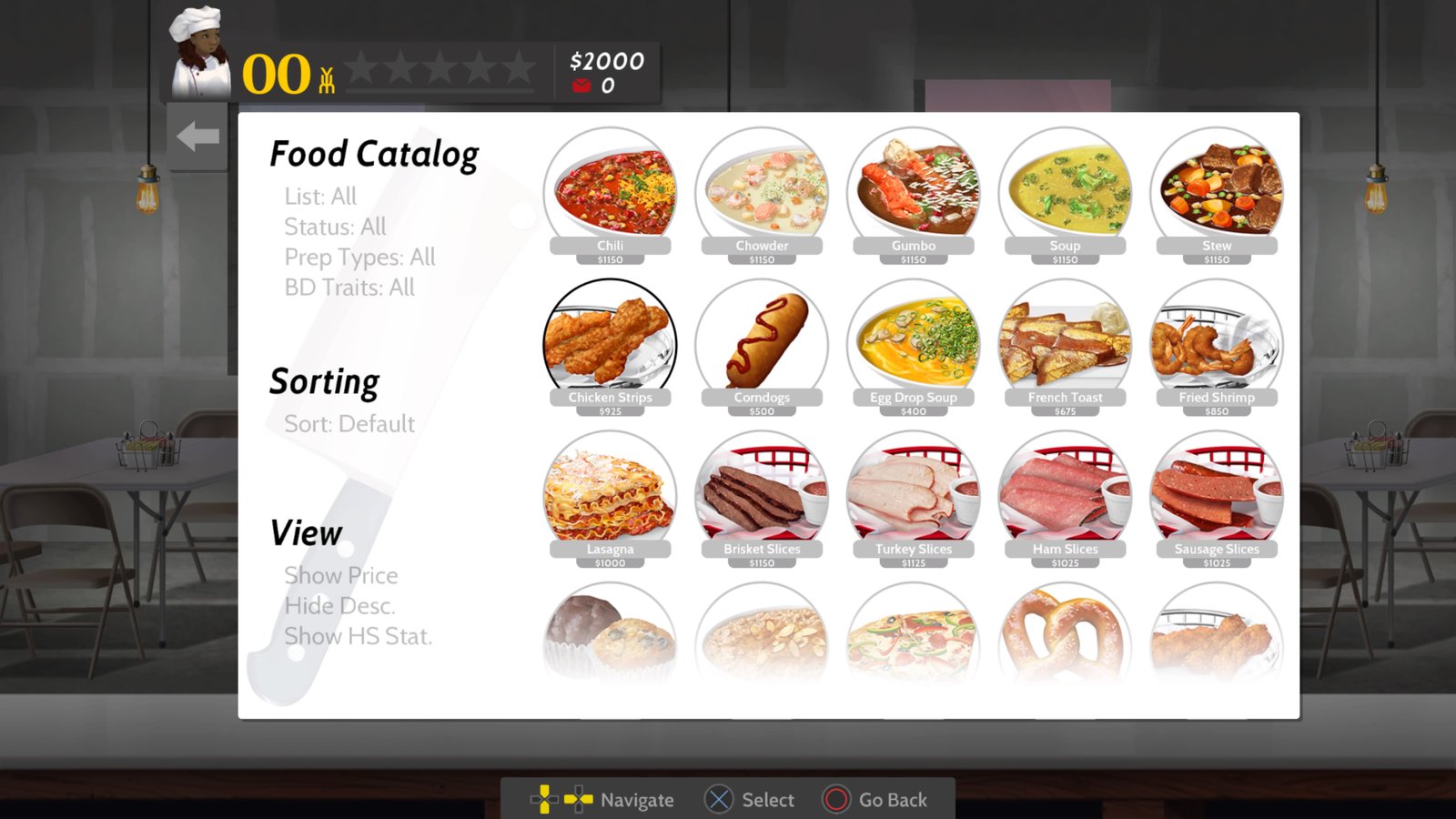Click the star rating bar
The height and width of the screenshot is (819, 1456).
click(x=443, y=66)
